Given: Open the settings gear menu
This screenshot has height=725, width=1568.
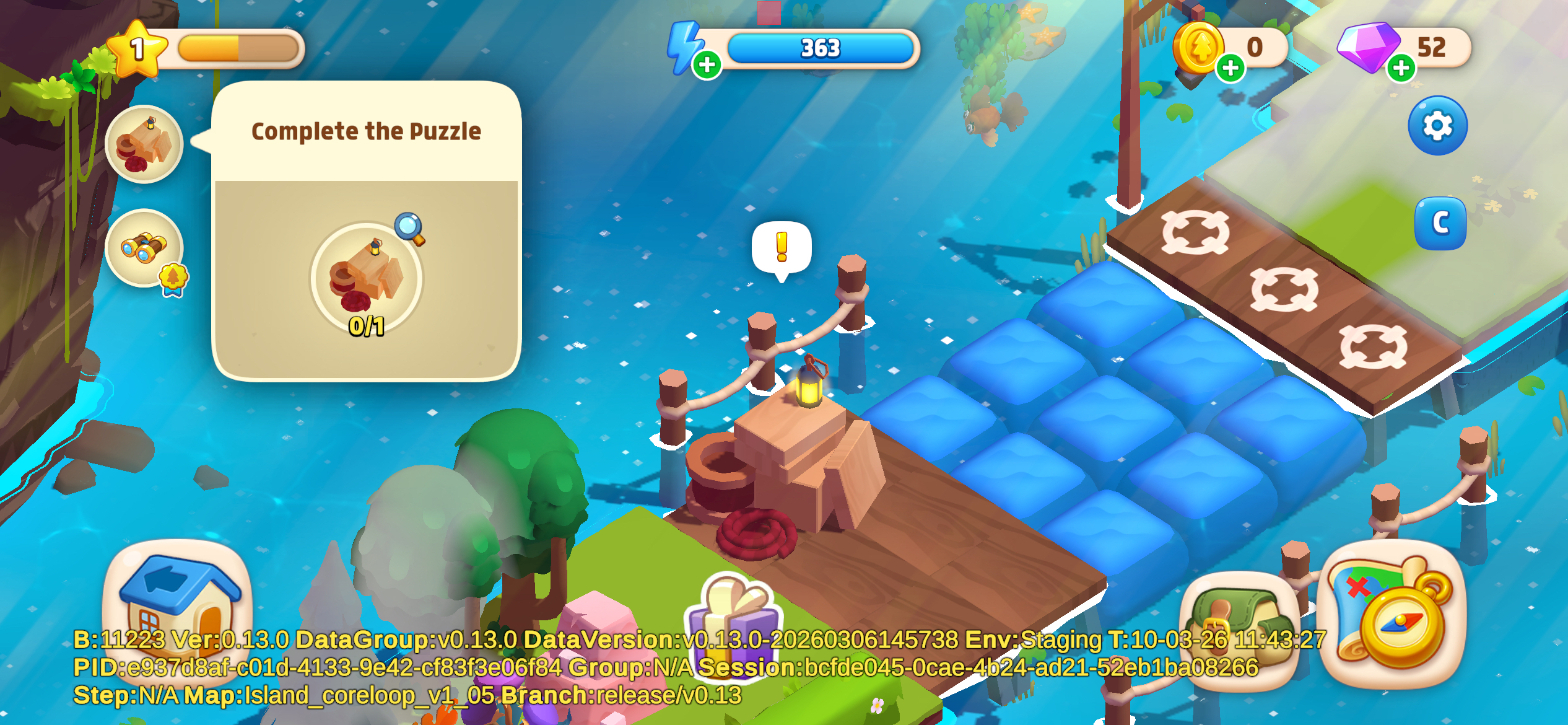Looking at the screenshot, I should pyautogui.click(x=1437, y=126).
